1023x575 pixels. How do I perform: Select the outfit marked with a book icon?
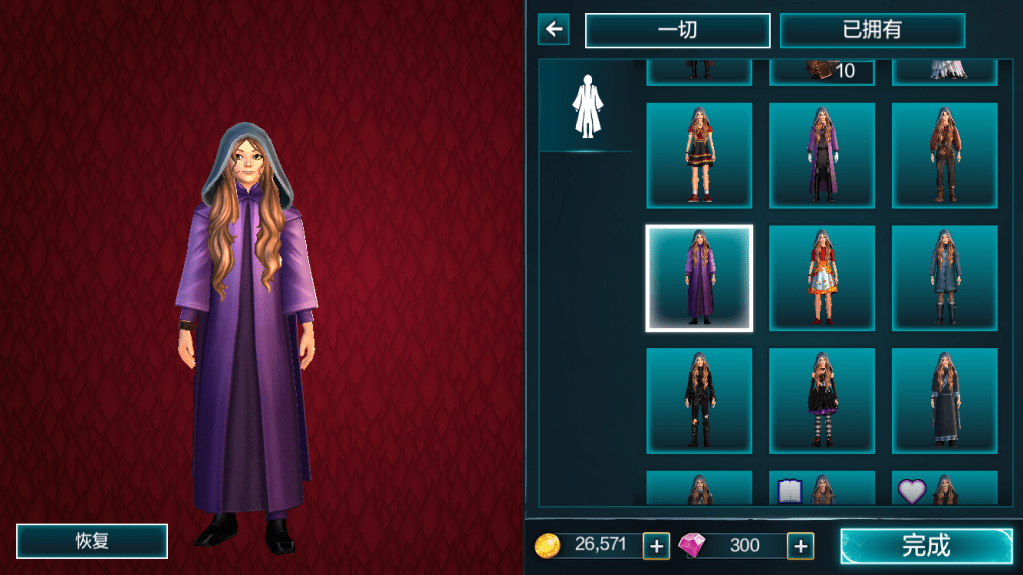pos(821,489)
